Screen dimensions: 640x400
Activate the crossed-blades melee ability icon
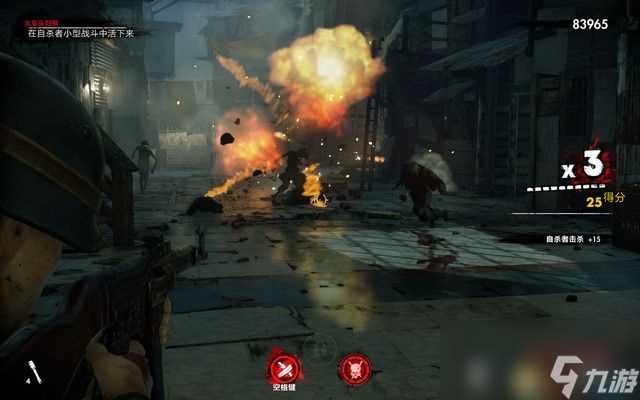click(x=283, y=364)
